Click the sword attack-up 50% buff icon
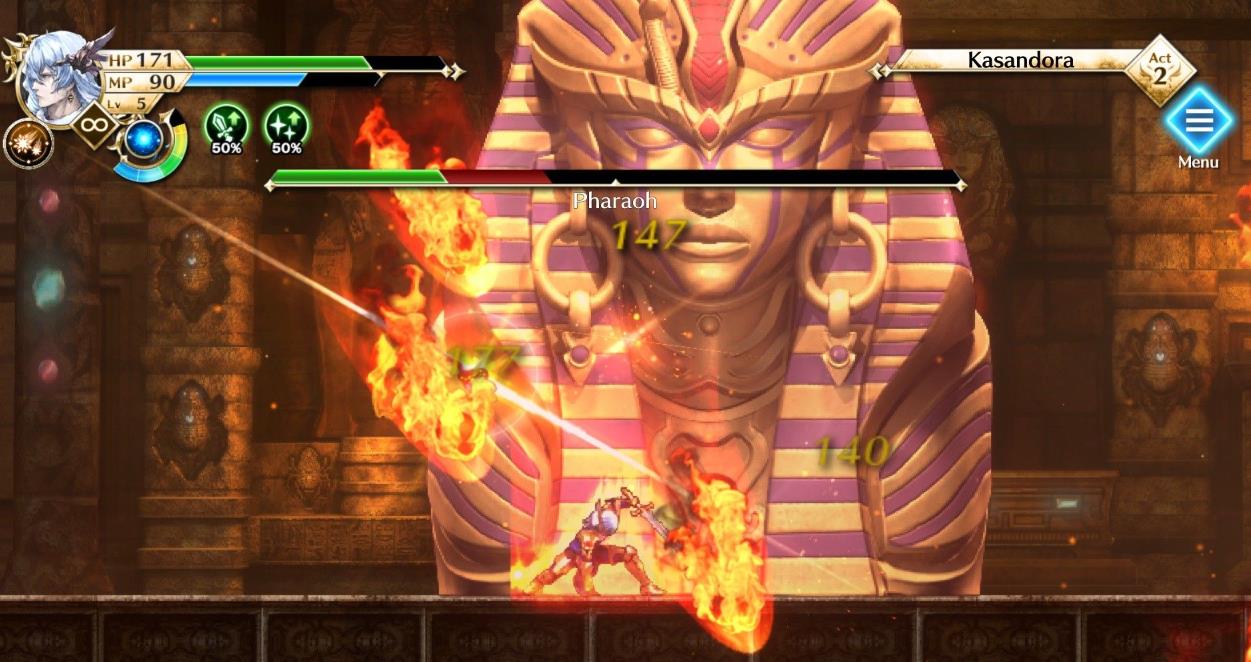Screen dimensions: 1251x662 click(x=226, y=126)
